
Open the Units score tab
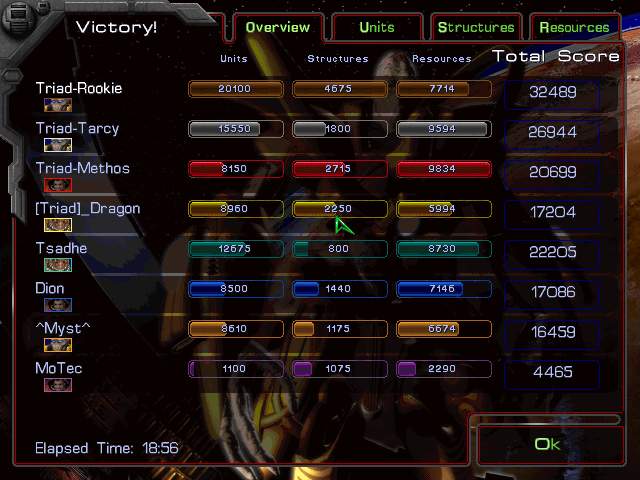(x=377, y=27)
